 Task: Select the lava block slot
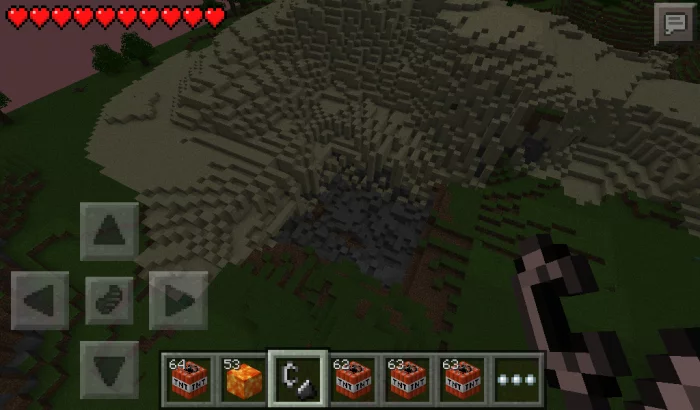coord(242,379)
